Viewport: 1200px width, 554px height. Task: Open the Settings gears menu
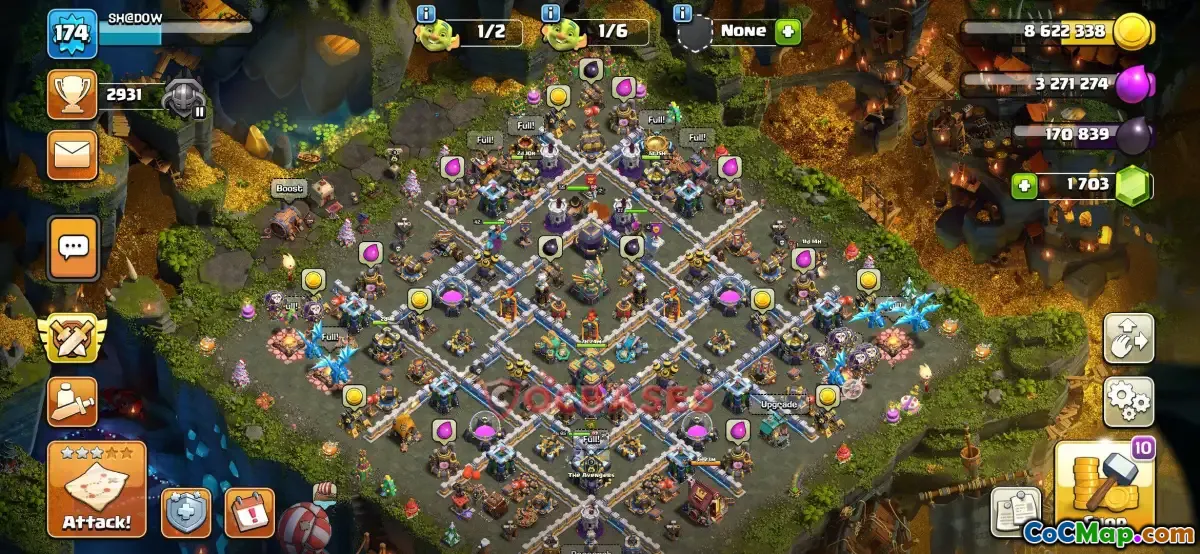(1128, 401)
